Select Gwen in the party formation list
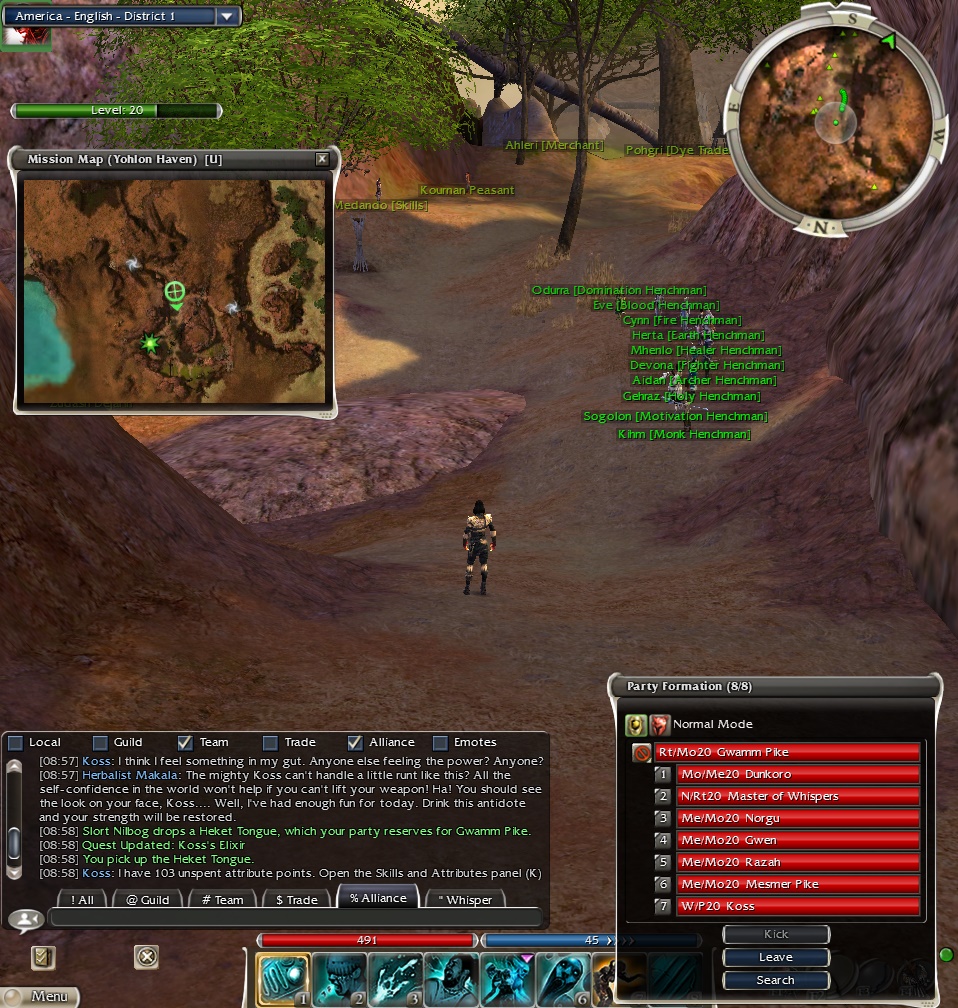 pos(797,840)
